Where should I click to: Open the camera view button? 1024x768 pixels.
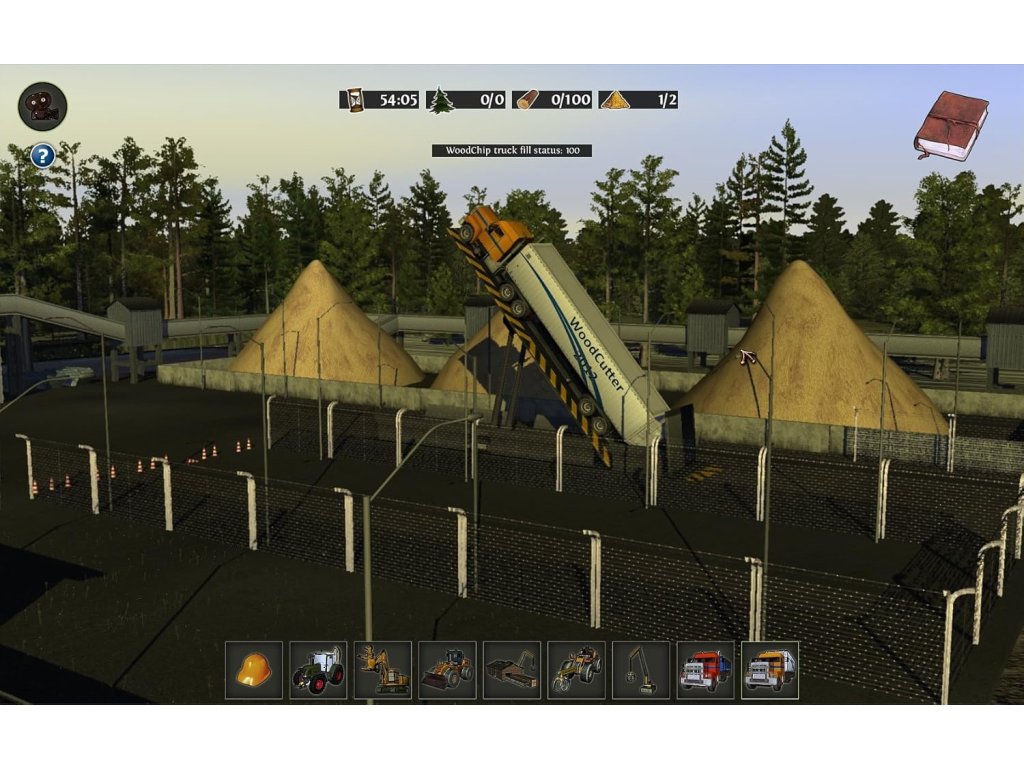(43, 106)
